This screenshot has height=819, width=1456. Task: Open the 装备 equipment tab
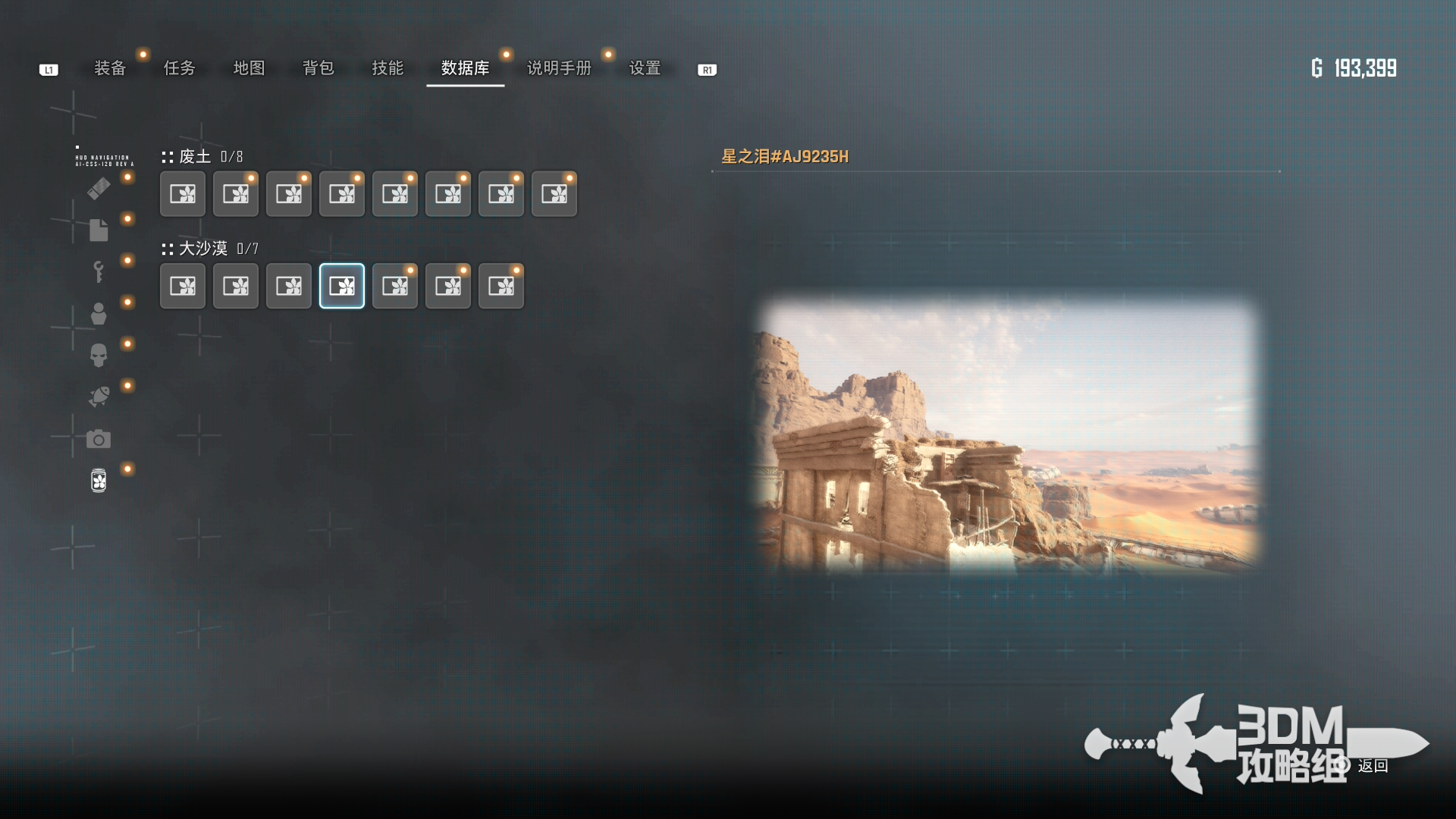pyautogui.click(x=110, y=68)
